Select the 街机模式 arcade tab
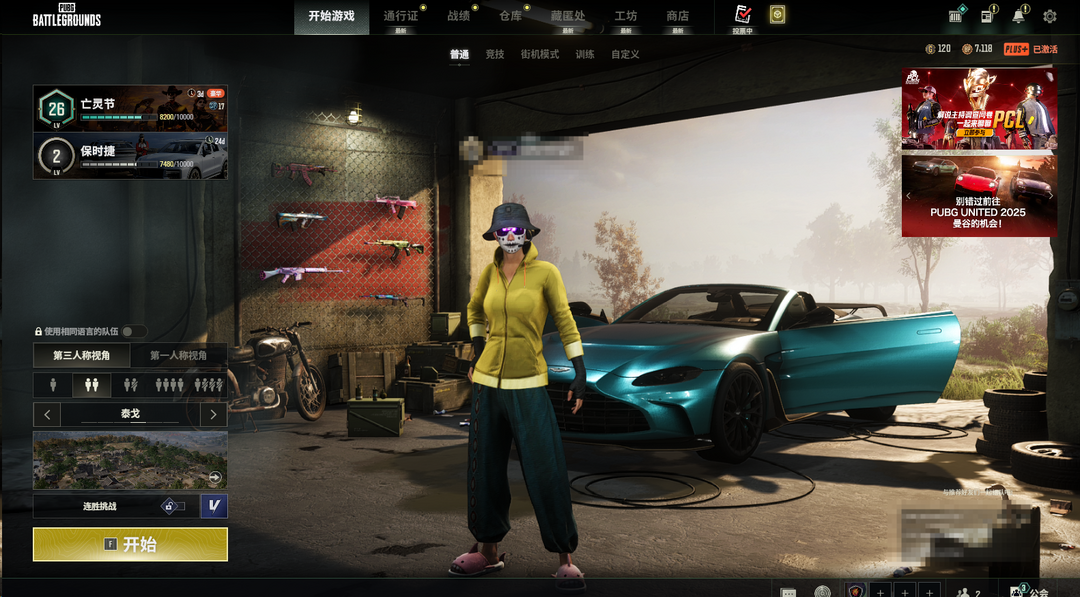 (x=540, y=54)
